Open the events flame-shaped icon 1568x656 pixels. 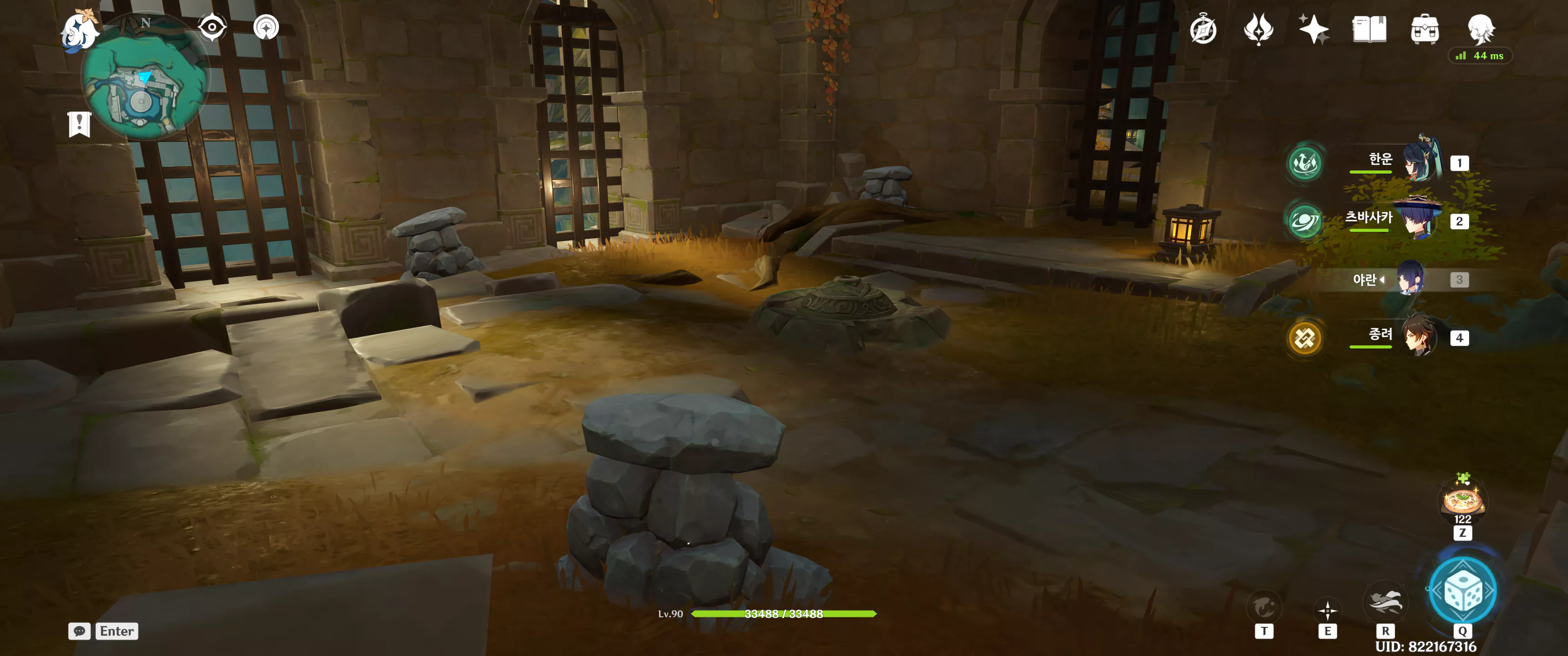(x=1258, y=29)
